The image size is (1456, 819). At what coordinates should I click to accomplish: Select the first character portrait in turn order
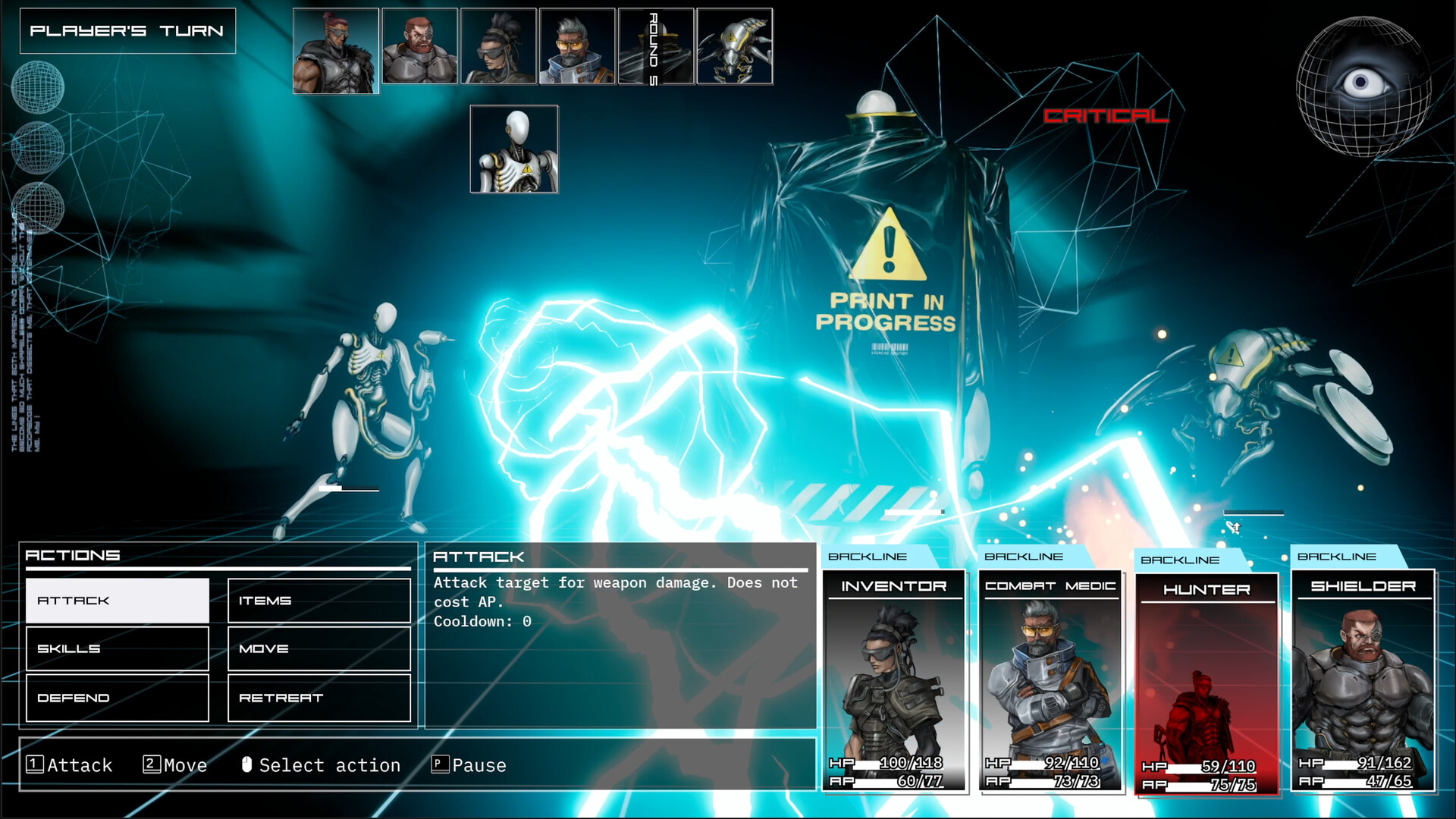click(x=337, y=46)
